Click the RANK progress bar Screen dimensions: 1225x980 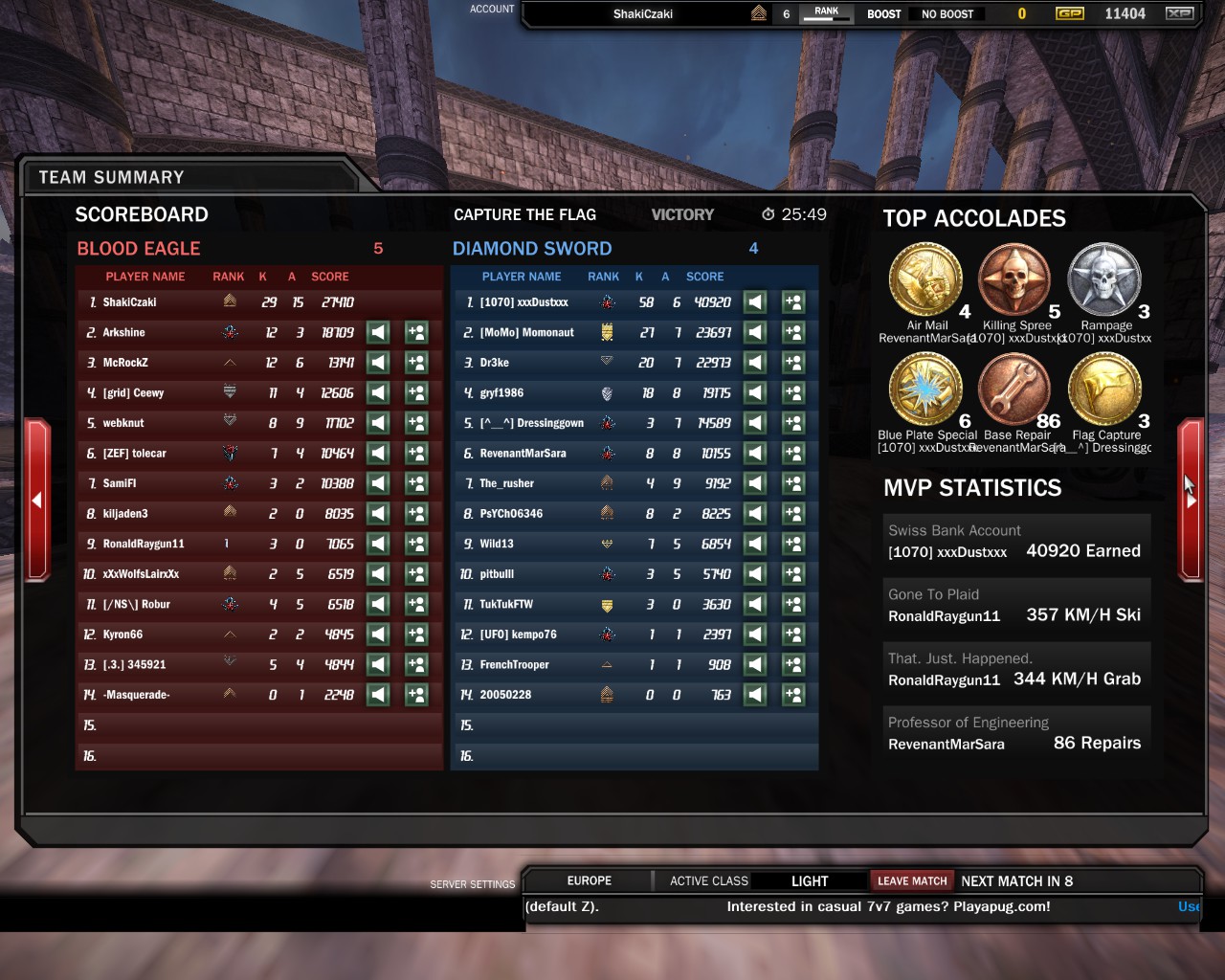[825, 13]
